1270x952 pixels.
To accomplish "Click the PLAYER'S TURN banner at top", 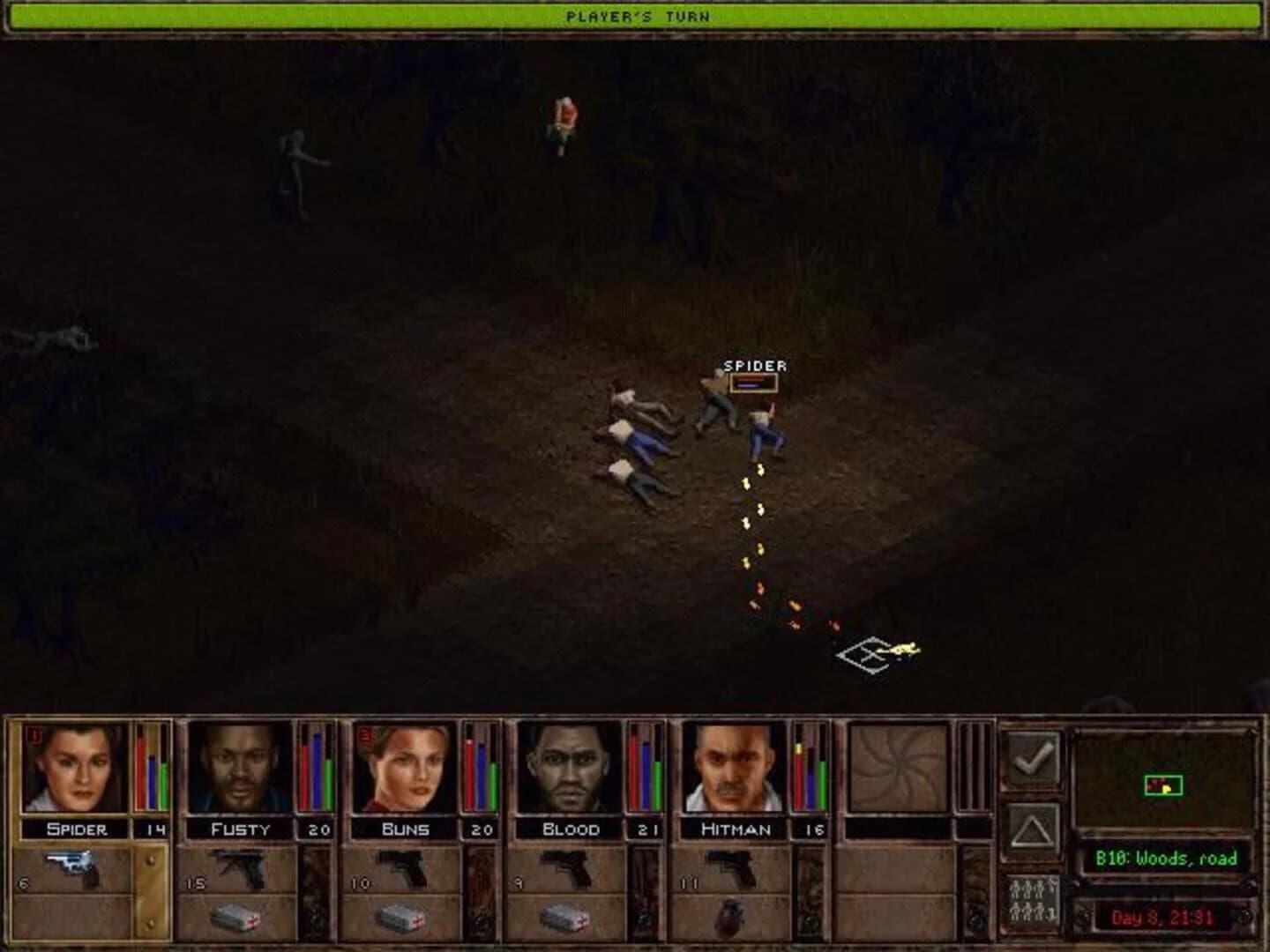I will tap(637, 13).
